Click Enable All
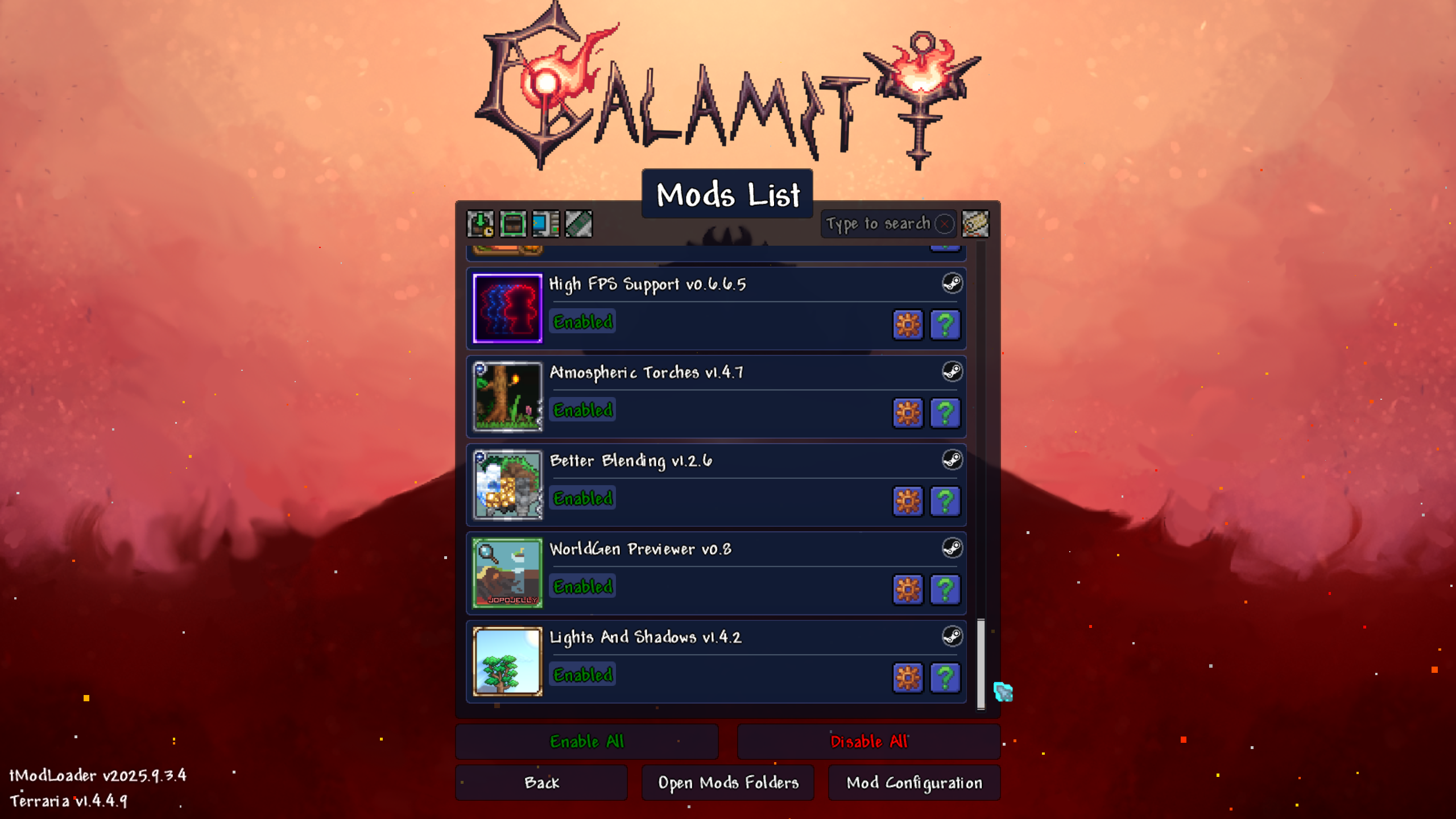This screenshot has height=819, width=1456. [x=586, y=742]
